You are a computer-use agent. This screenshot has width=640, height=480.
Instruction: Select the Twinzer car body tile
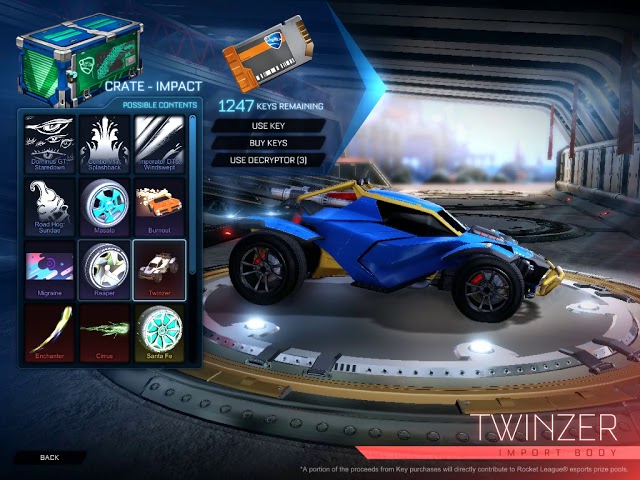coord(158,270)
